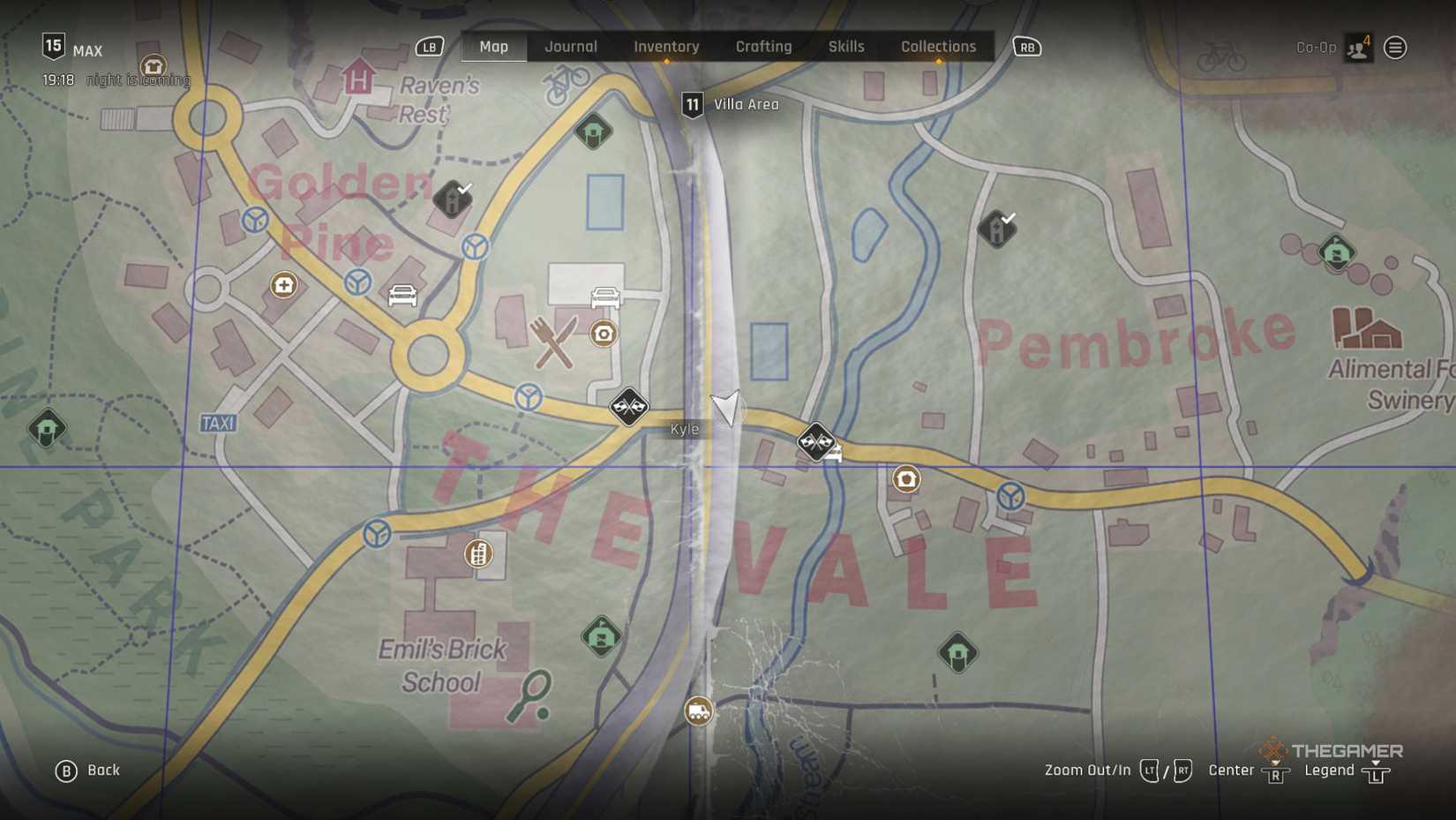Select Kyle's player arrow on the map
The image size is (1456, 820).
click(x=725, y=408)
